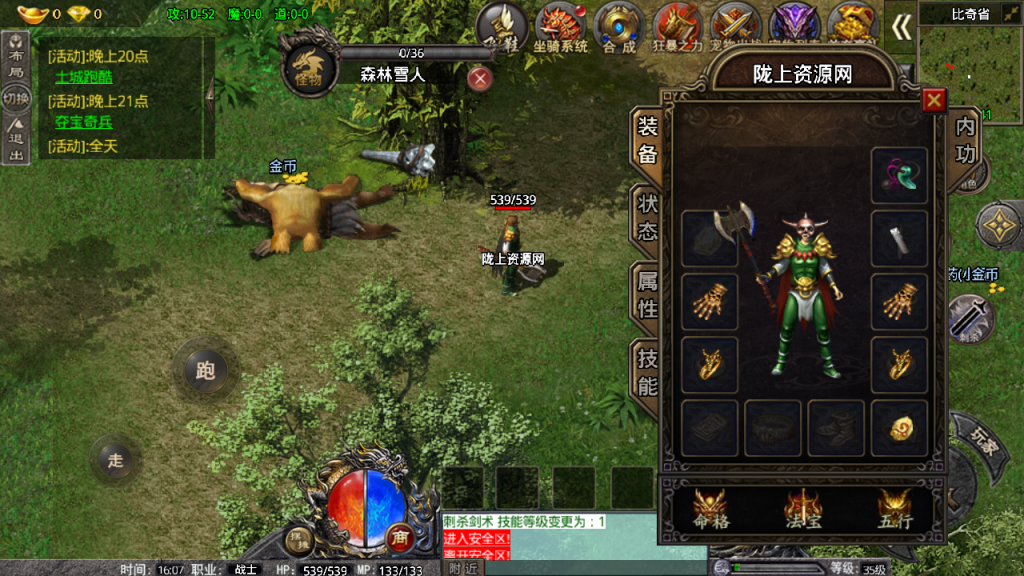Collapse the top icon bar with the arrows

tap(902, 27)
